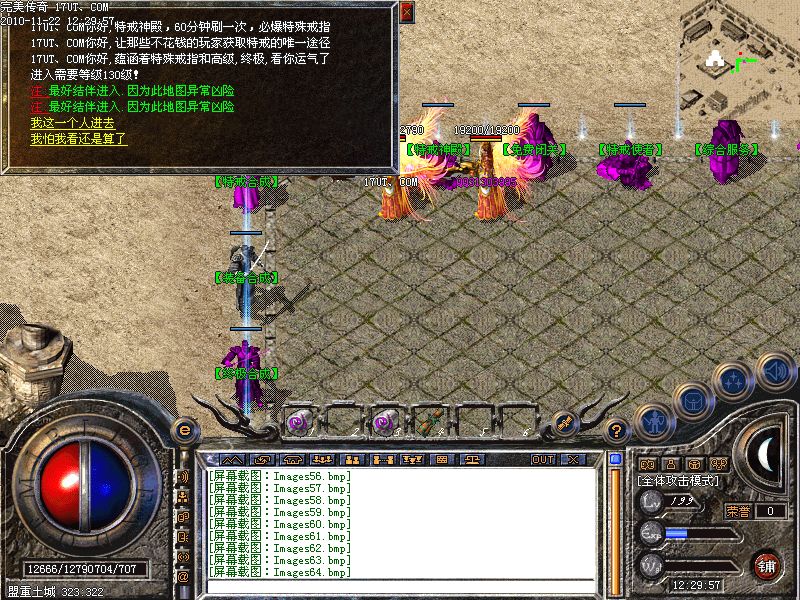Use the purple scroll in belt slot 3
The image size is (800, 600).
pos(383,422)
